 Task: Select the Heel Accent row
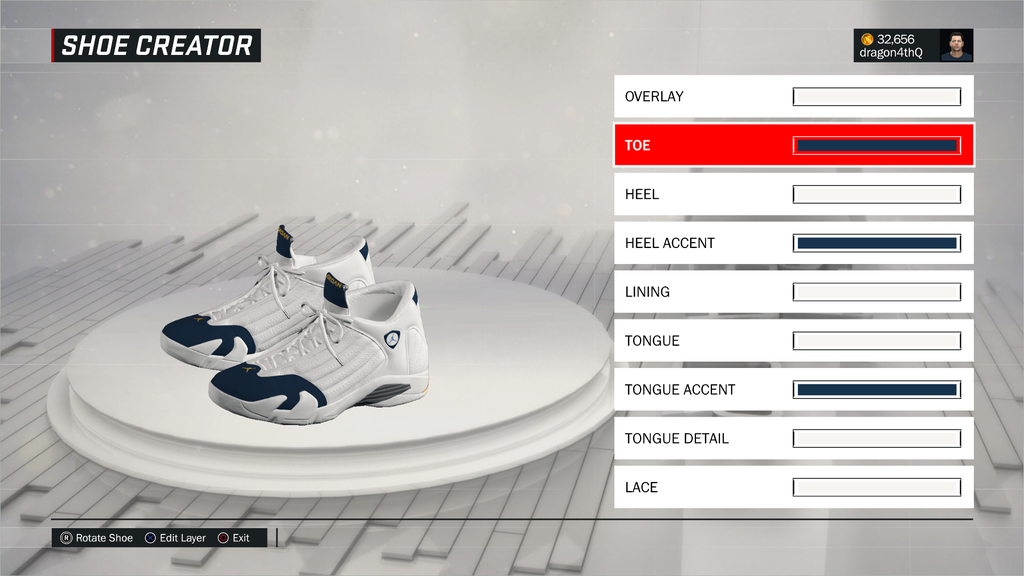tap(700, 243)
